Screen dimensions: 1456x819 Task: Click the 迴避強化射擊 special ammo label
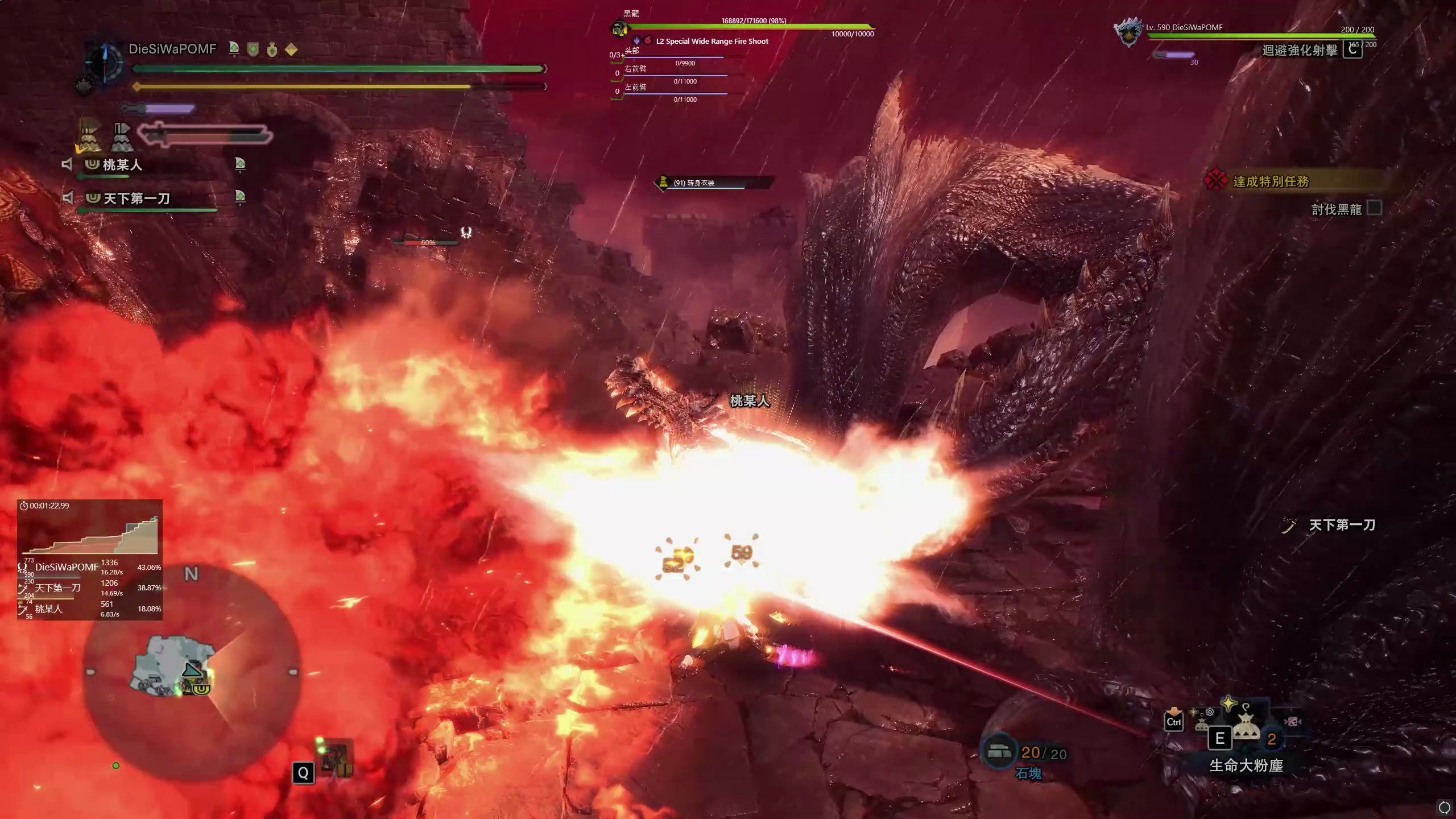pyautogui.click(x=1300, y=50)
